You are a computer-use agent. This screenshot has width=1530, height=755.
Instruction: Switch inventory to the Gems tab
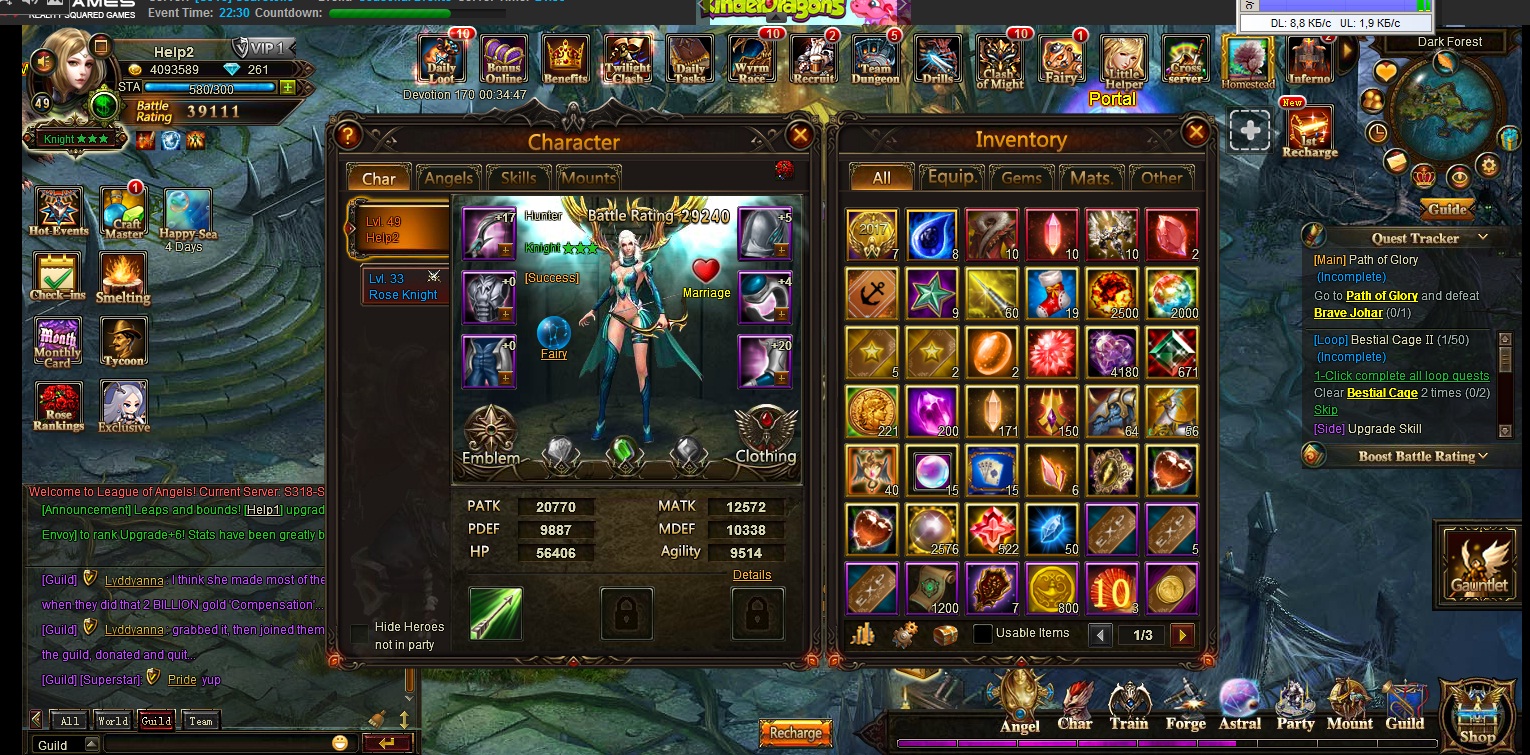(x=1021, y=177)
